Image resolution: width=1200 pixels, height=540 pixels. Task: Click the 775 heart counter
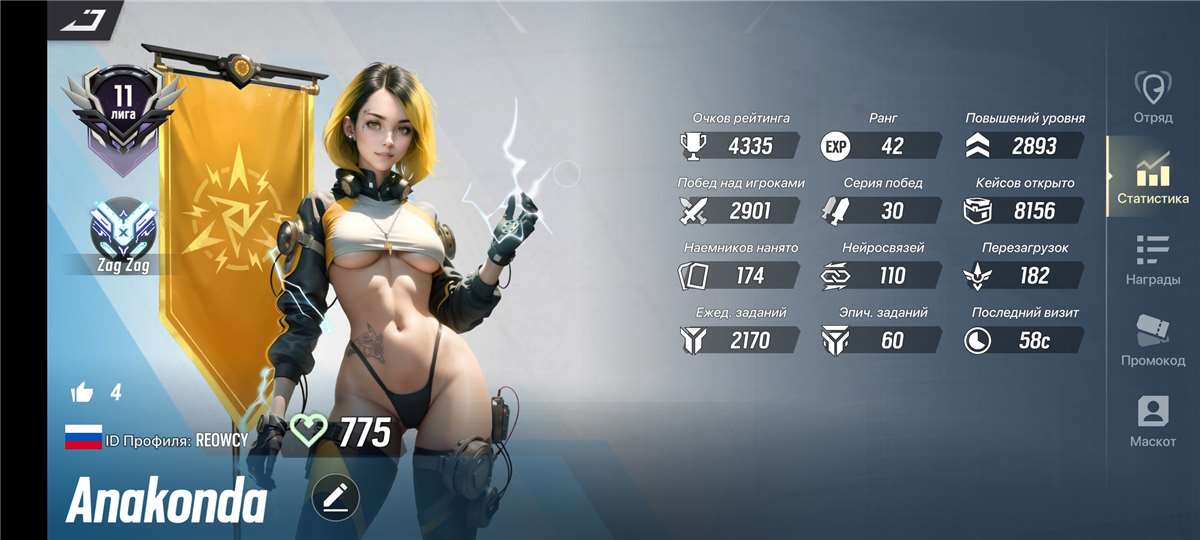pos(340,433)
